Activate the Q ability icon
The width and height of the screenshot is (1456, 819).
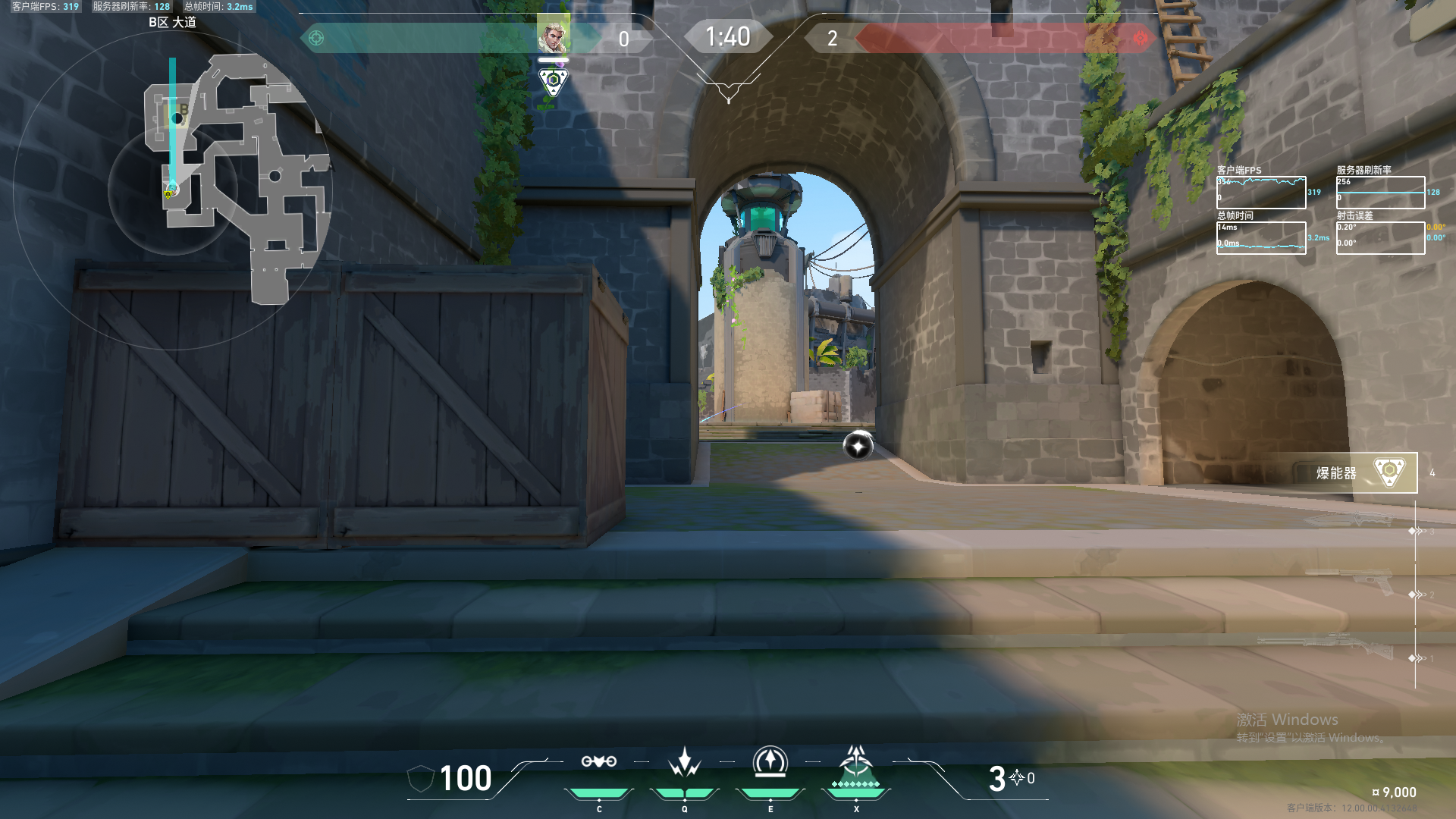pos(685,762)
